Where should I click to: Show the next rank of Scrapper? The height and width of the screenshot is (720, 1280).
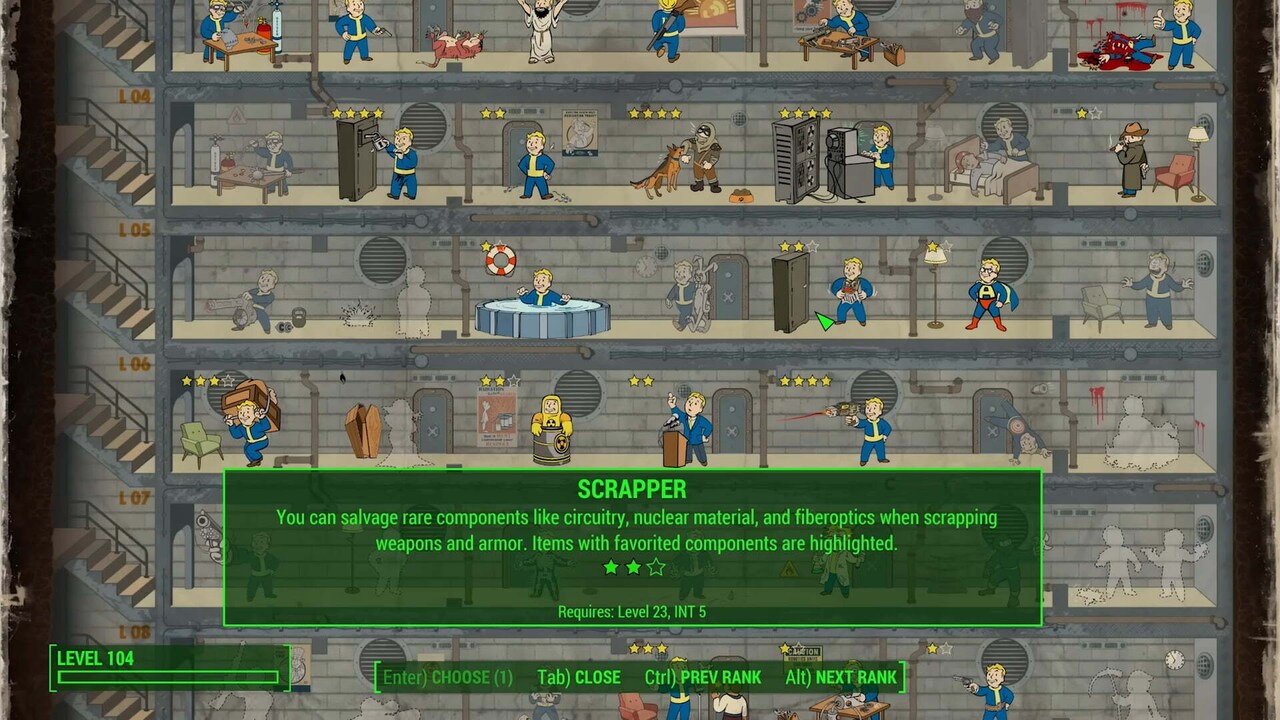[840, 677]
